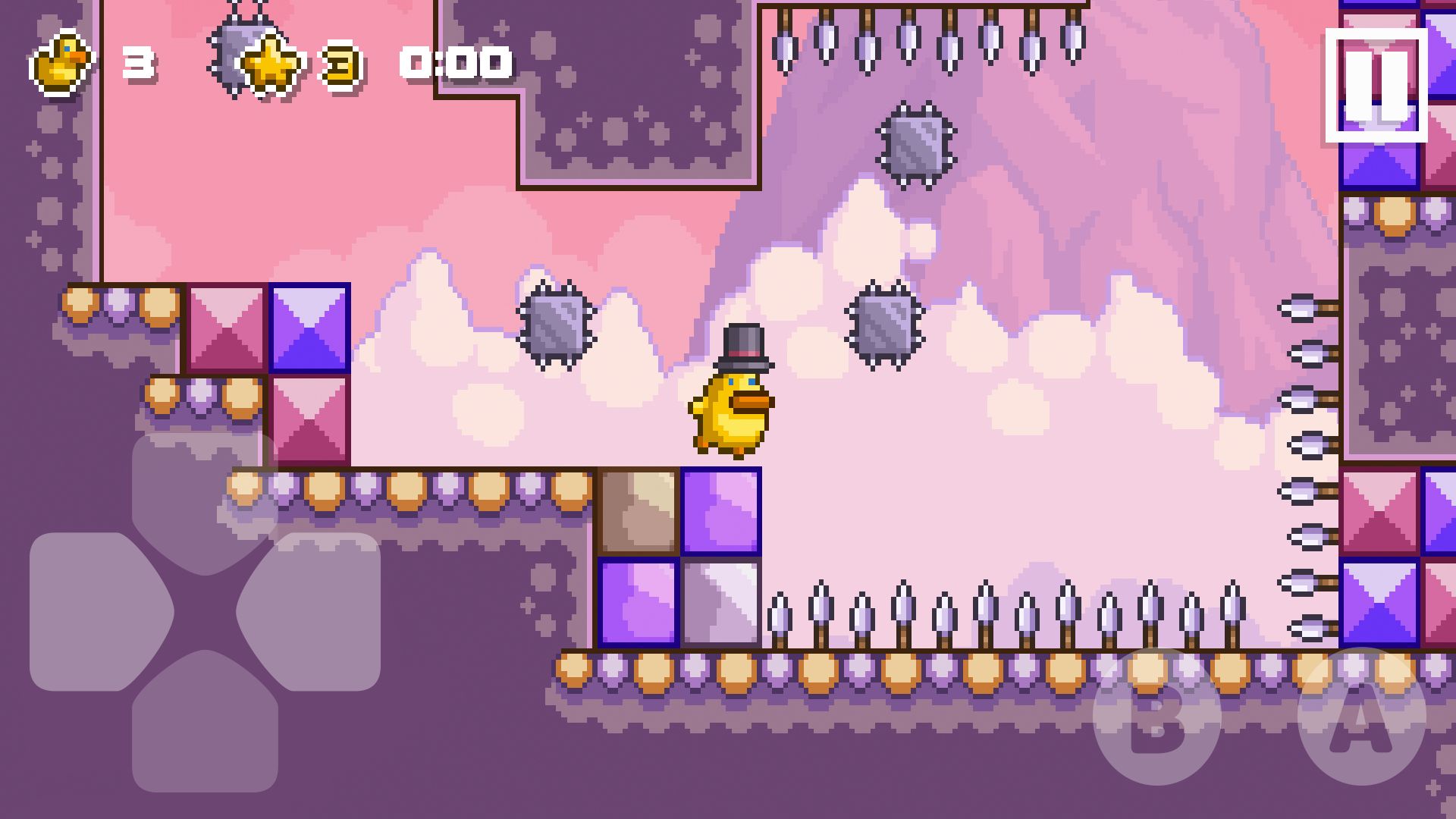This screenshot has width=1456, height=819.
Task: Tap the D-pad down arrow
Action: [205, 724]
